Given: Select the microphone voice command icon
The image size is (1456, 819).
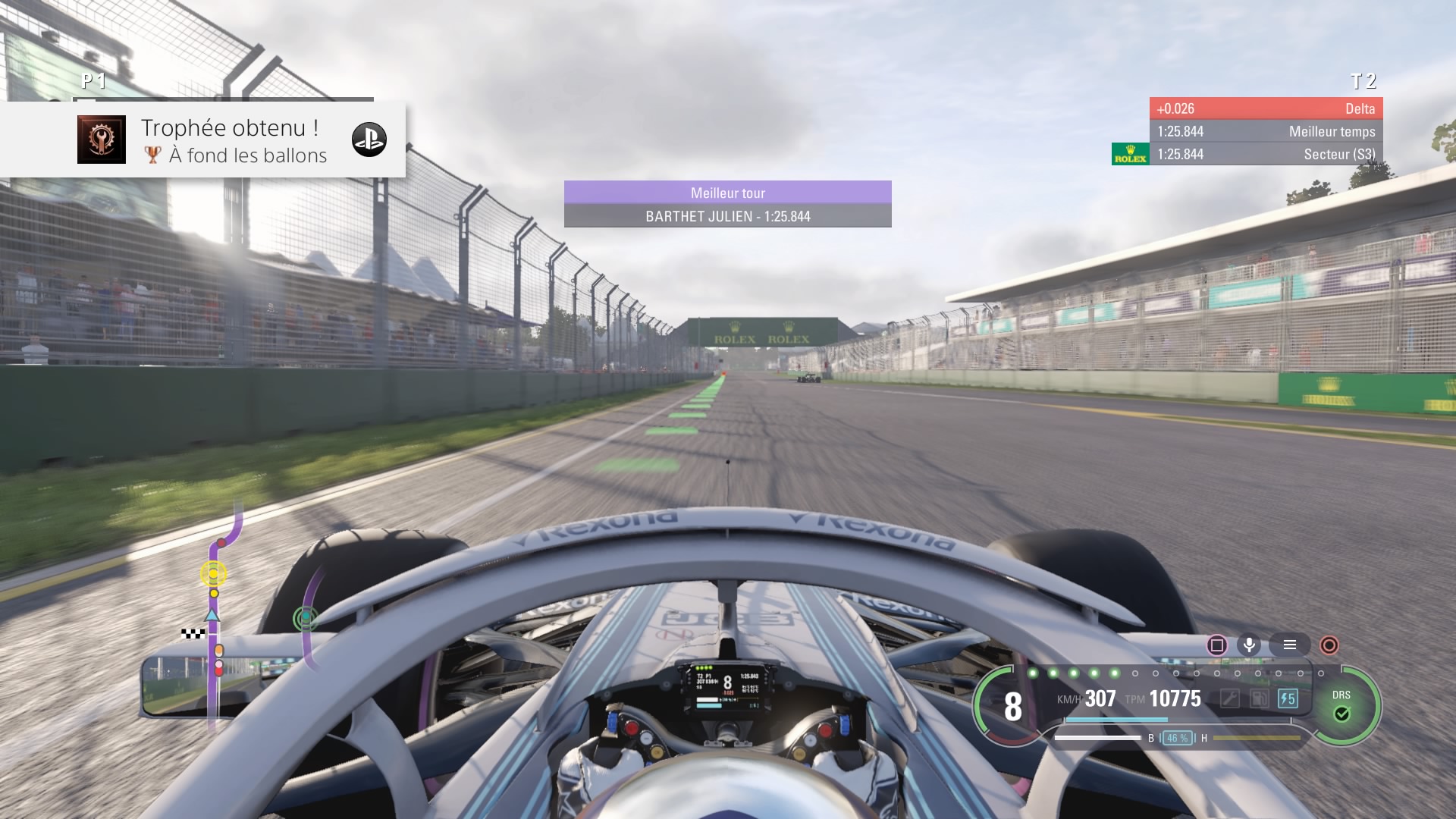Looking at the screenshot, I should [x=1249, y=645].
